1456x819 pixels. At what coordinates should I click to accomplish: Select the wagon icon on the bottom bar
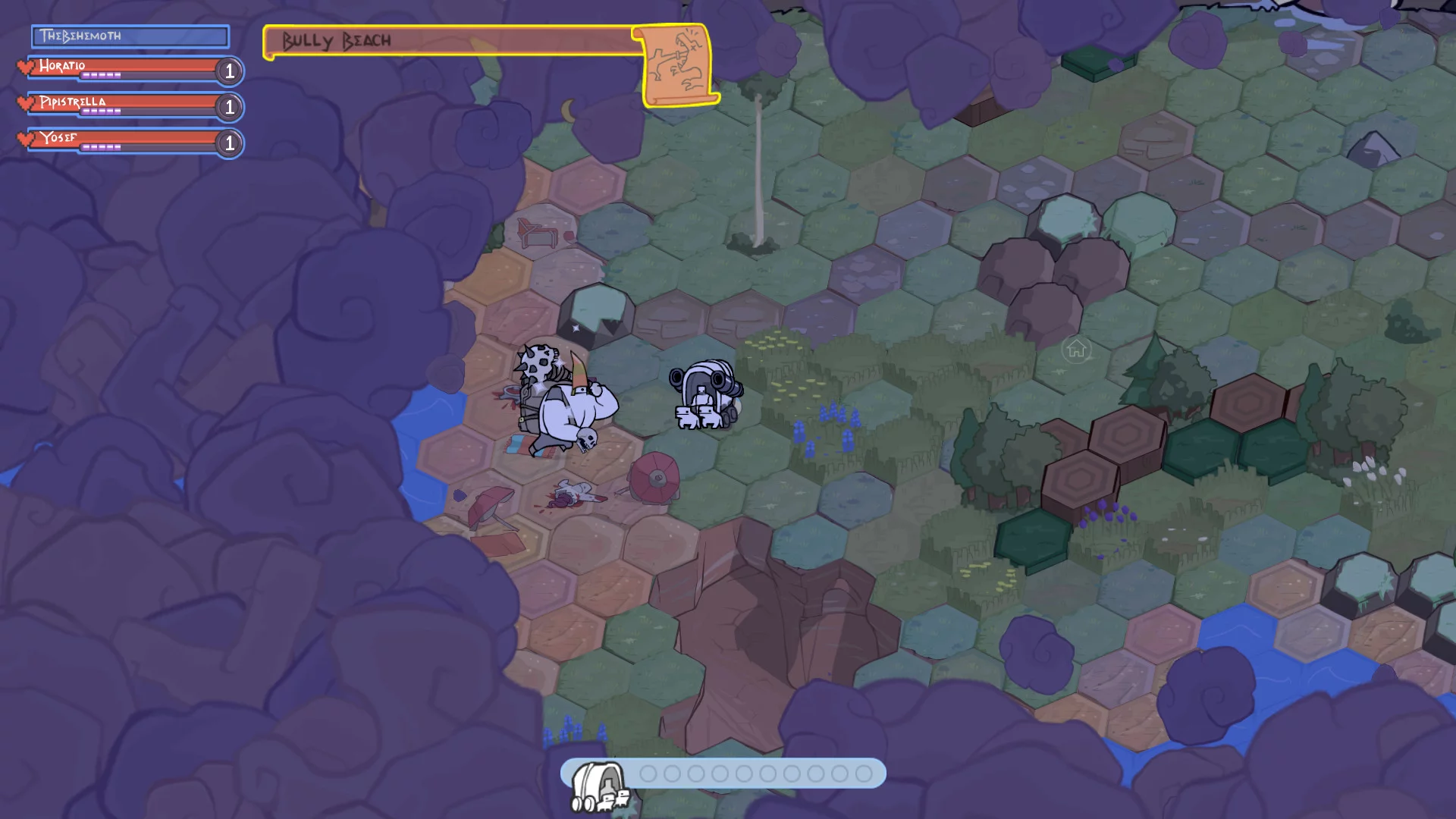(599, 786)
